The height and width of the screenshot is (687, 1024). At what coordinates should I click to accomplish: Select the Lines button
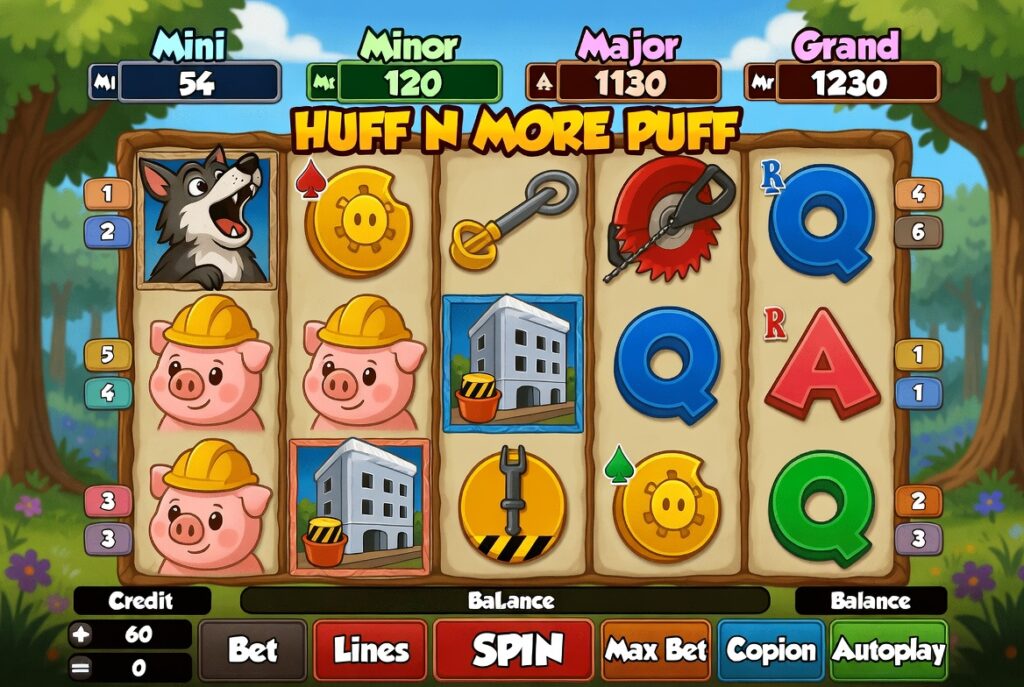click(x=370, y=650)
